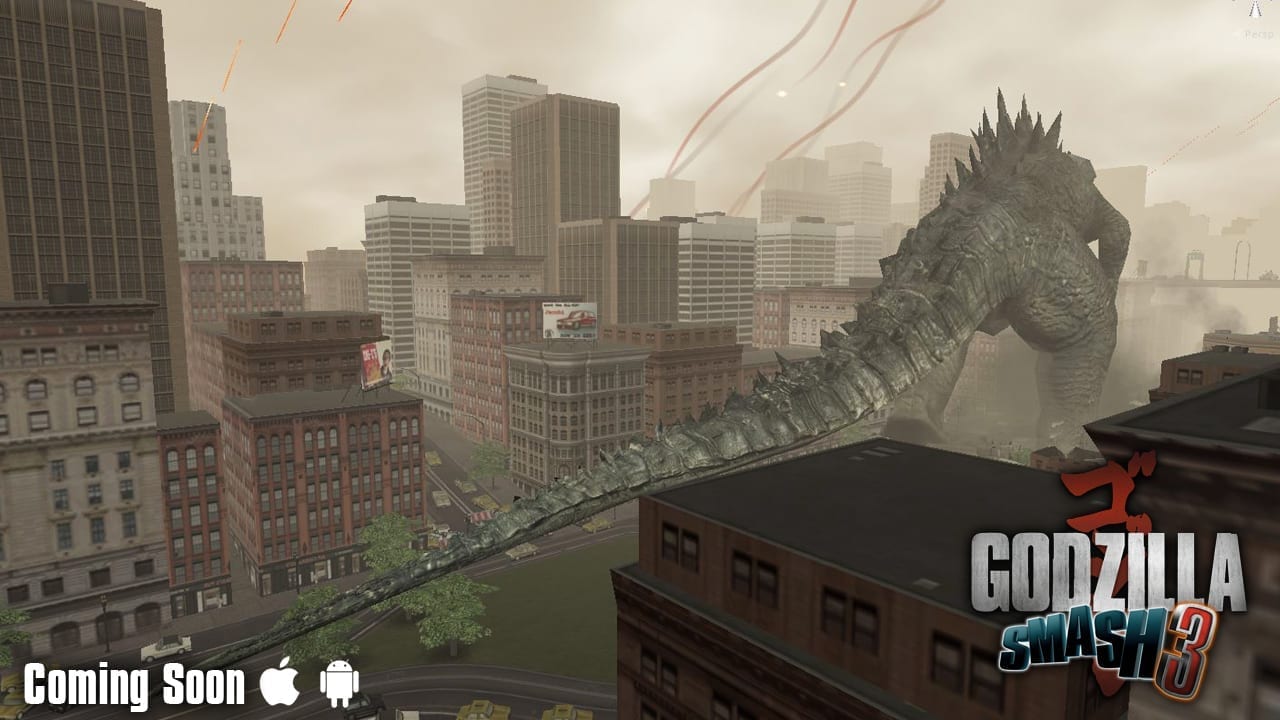Click the Android robot icon
The height and width of the screenshot is (720, 1280).
point(339,685)
